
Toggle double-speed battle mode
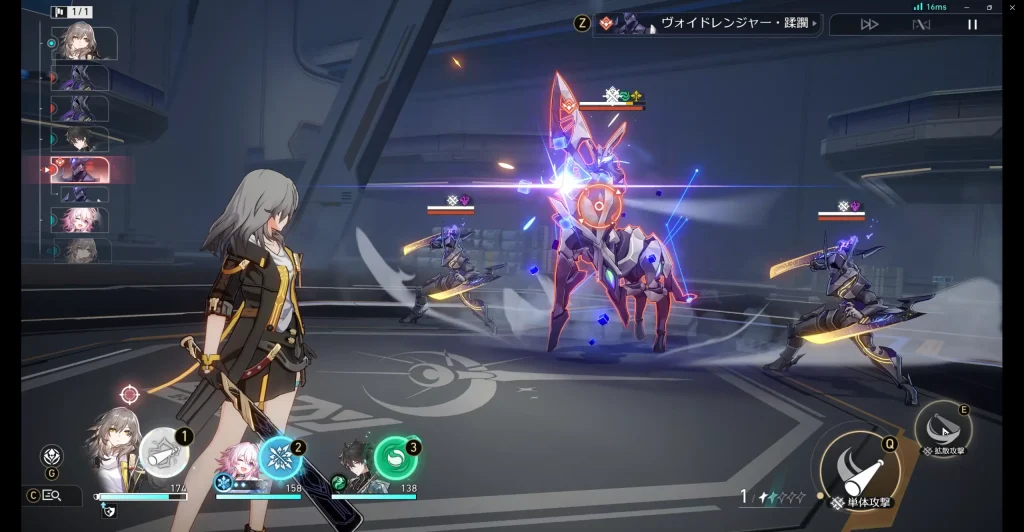[869, 24]
